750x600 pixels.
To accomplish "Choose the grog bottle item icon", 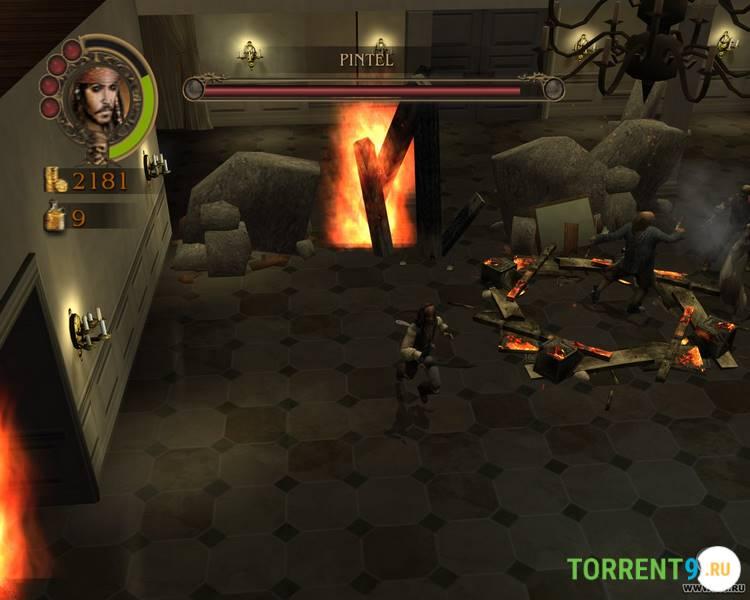I will 54,215.
